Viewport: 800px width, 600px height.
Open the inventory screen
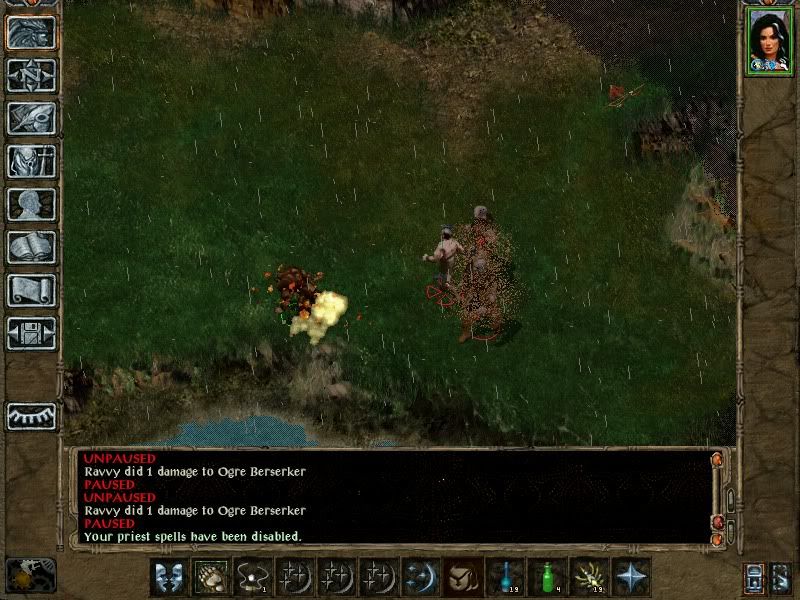[x=31, y=161]
